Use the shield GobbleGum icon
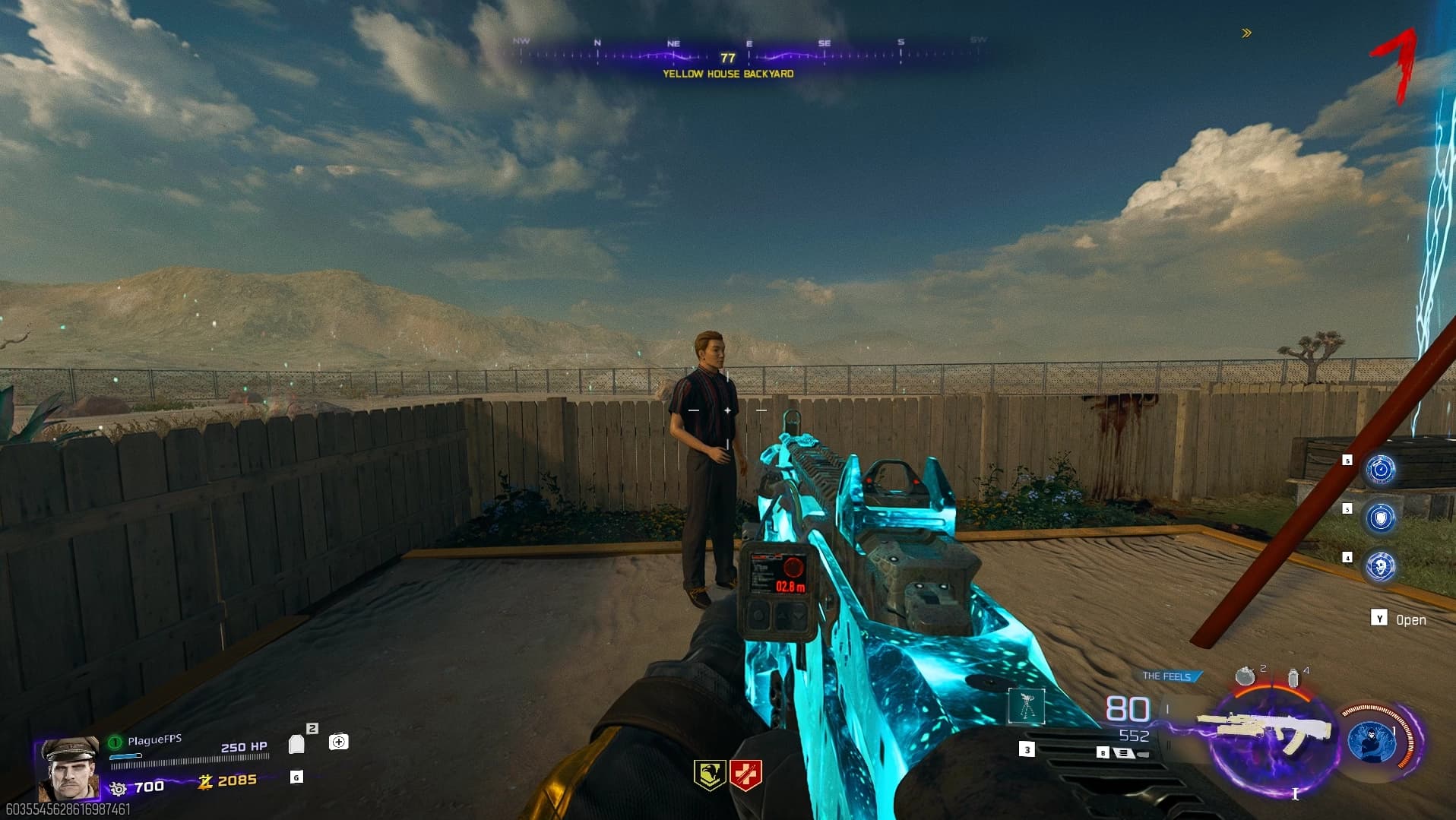1456x820 pixels. click(1380, 518)
